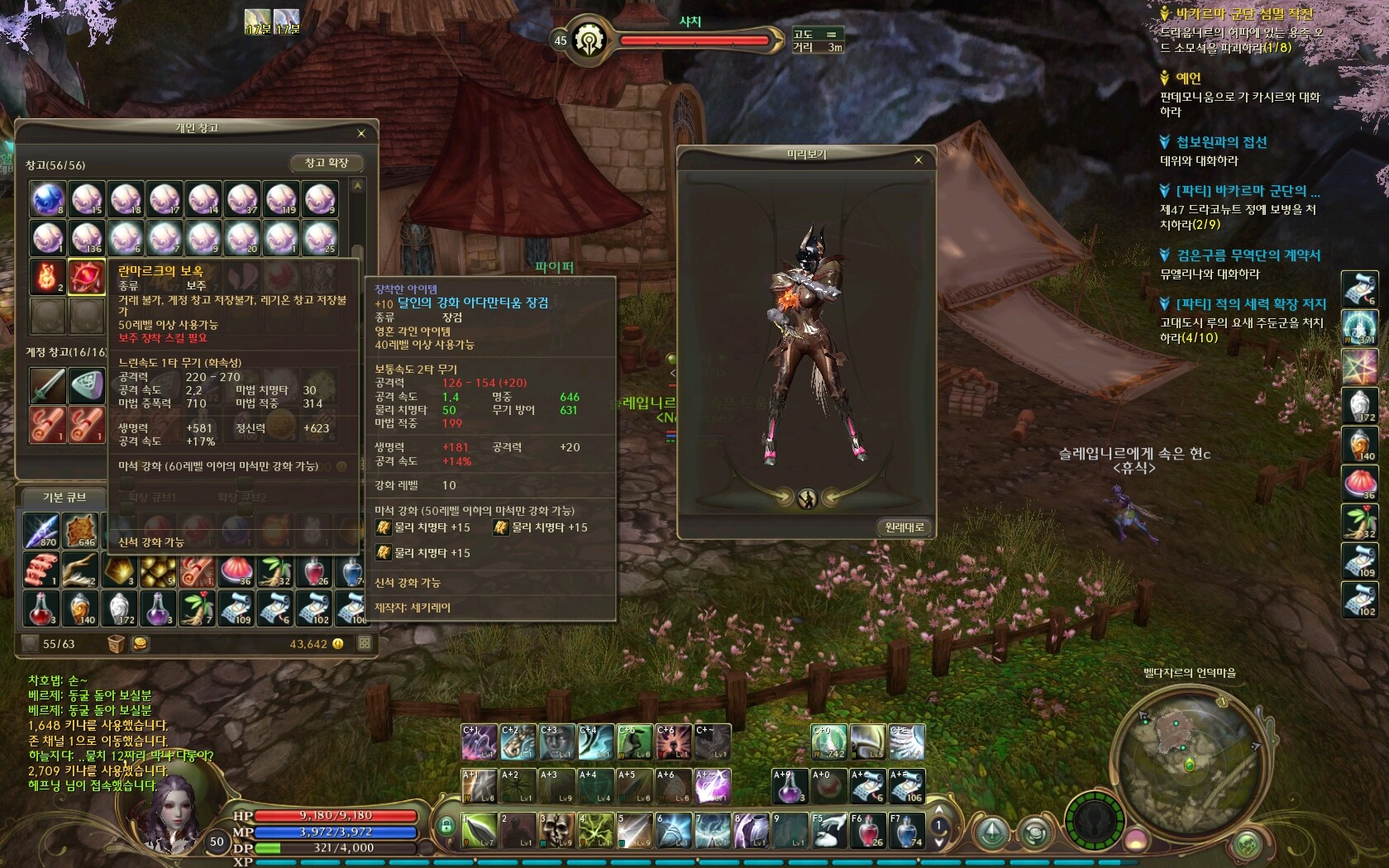
Task: Toggle the hotbar lock icon
Action: click(446, 826)
